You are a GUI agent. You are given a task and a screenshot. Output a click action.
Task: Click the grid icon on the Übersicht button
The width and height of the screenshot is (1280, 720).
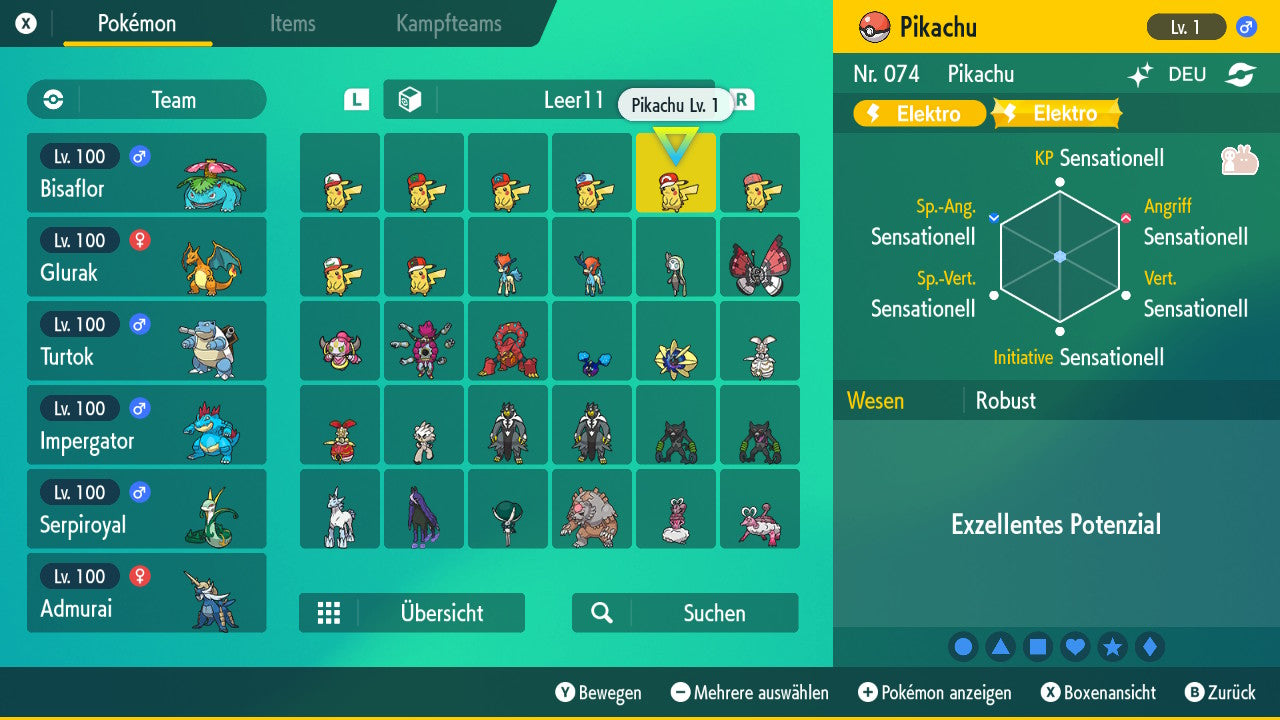click(329, 613)
